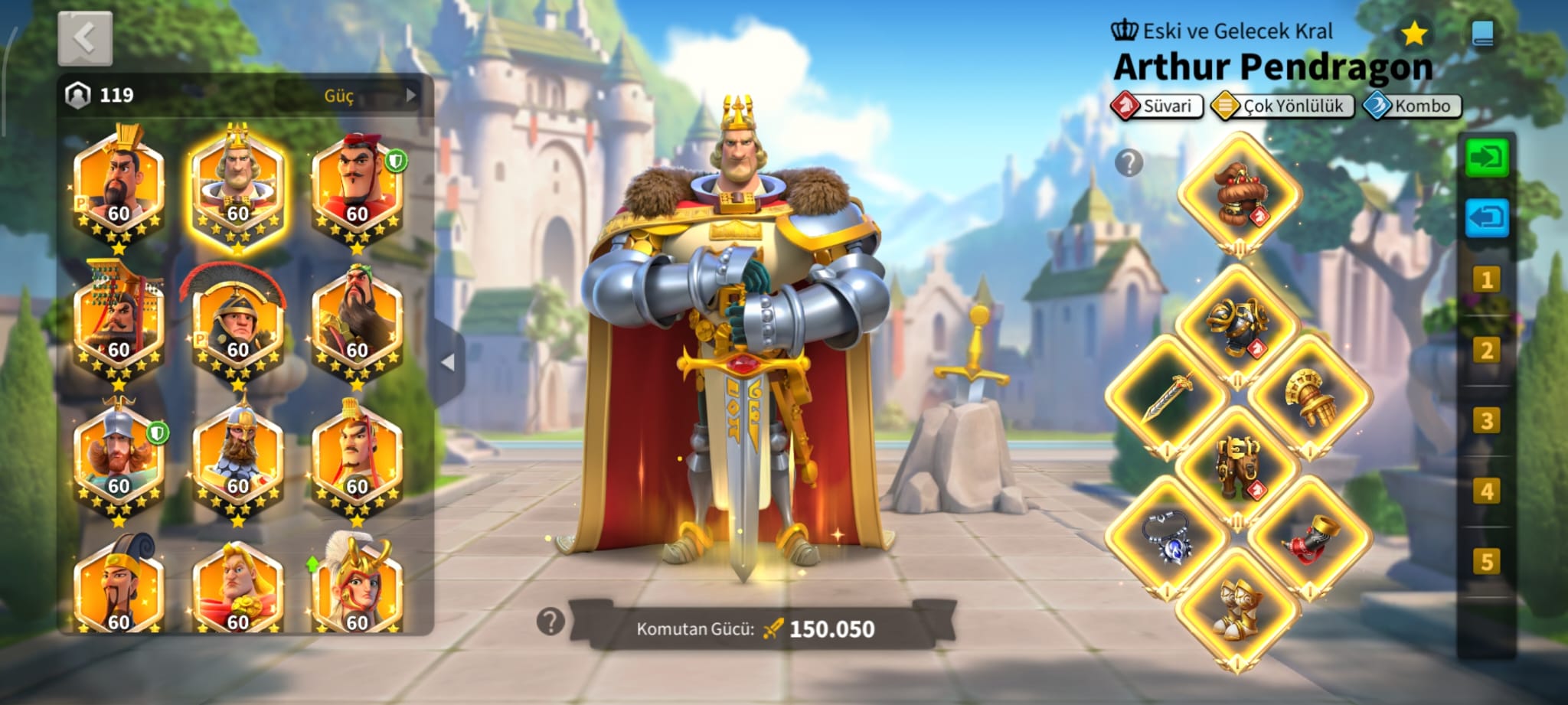The height and width of the screenshot is (705, 1568).
Task: Select the blue gem necklace slot
Action: [x=1166, y=537]
